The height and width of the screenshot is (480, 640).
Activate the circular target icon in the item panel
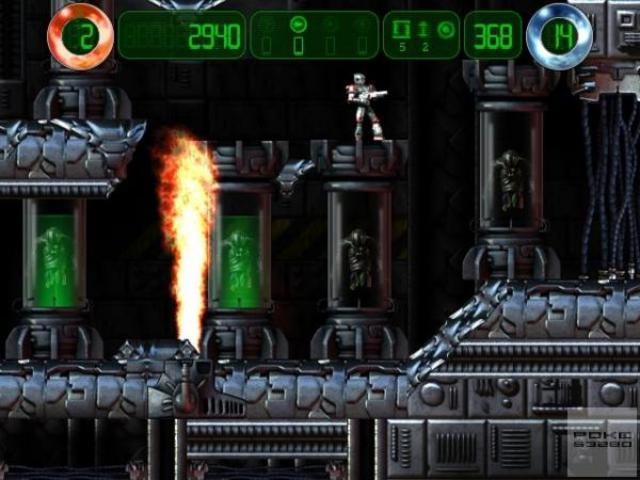(x=445, y=28)
